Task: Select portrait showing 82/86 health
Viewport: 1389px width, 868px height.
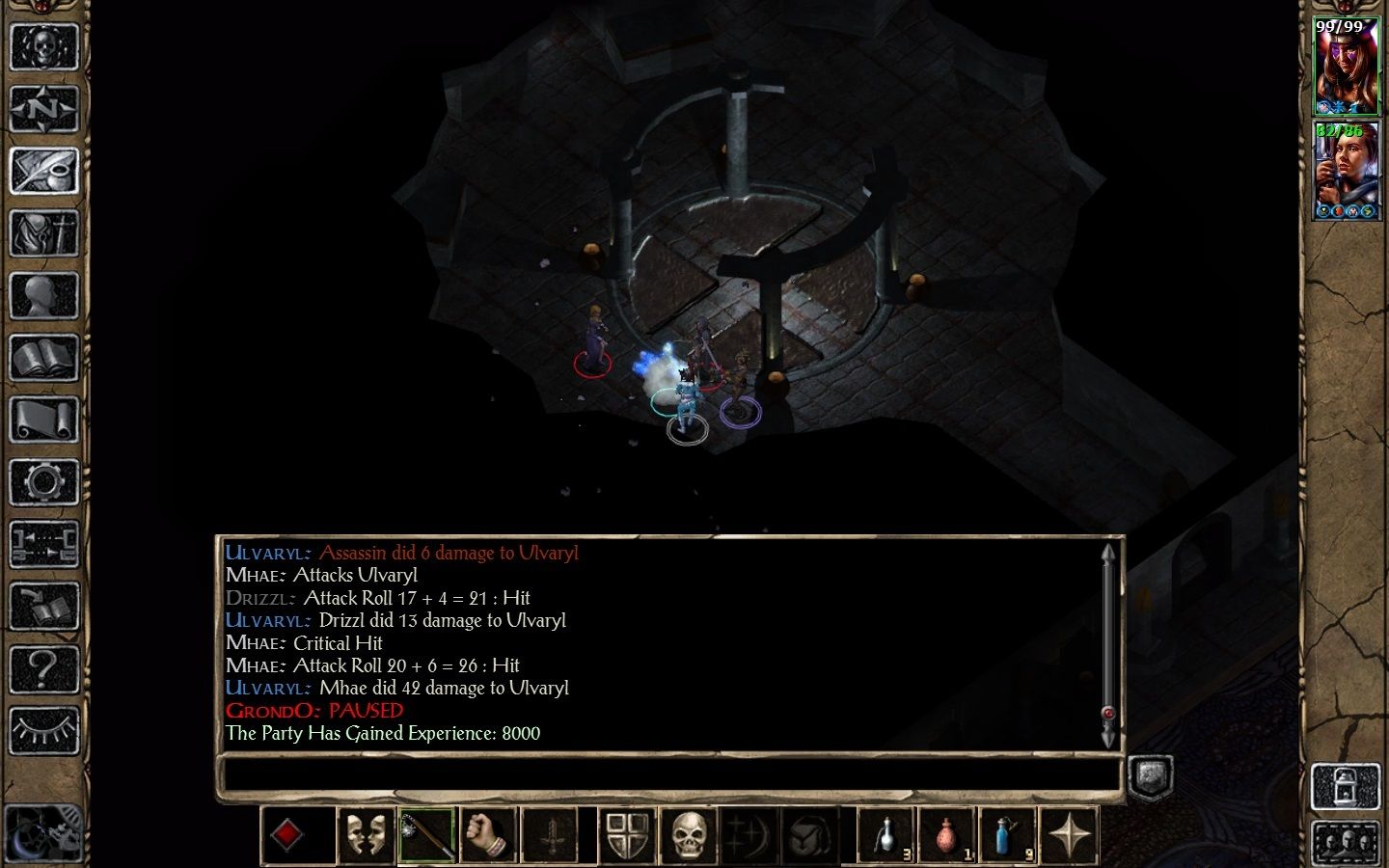Action: point(1348,174)
